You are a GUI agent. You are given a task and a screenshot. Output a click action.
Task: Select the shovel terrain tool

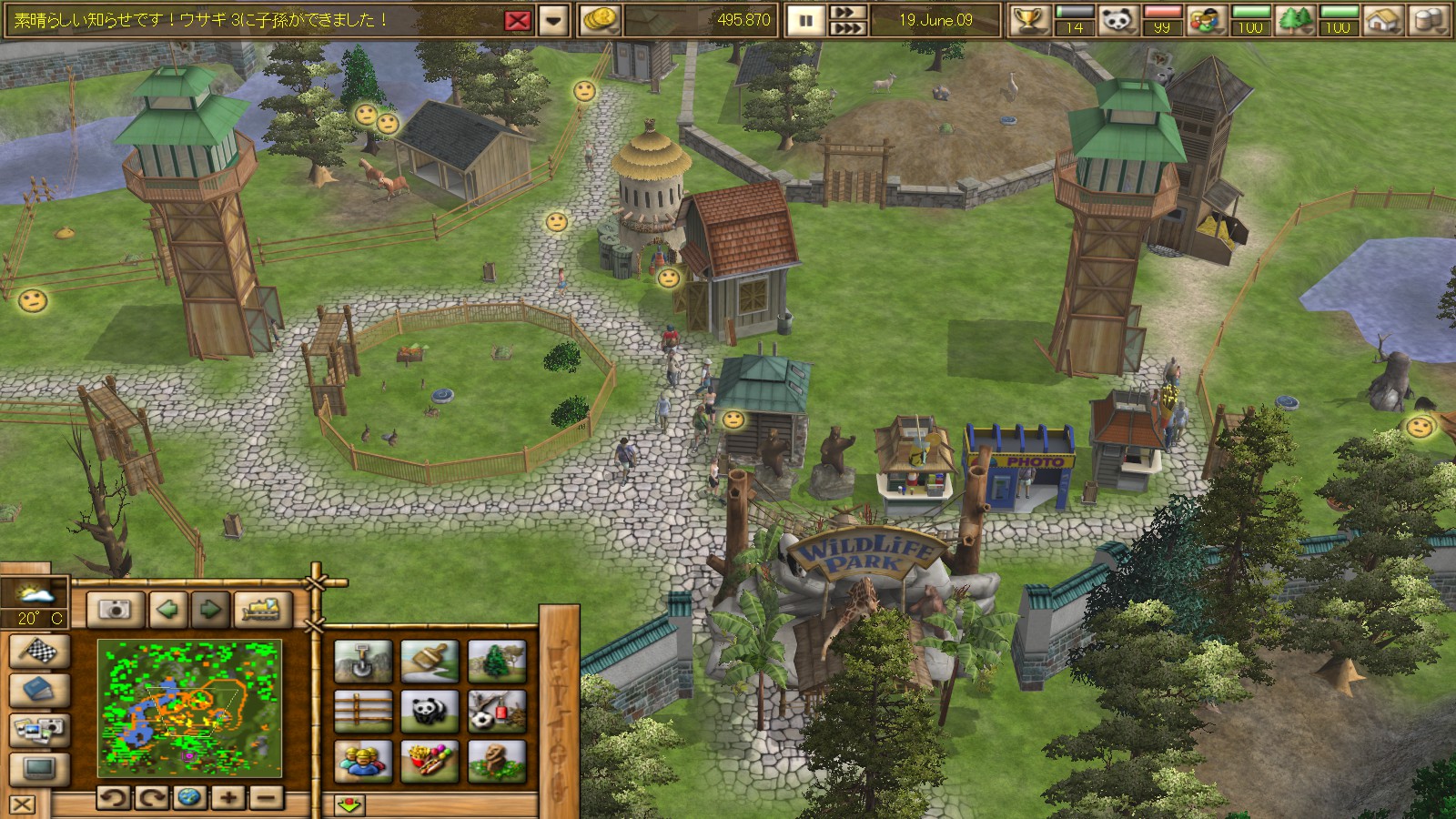coord(363,661)
